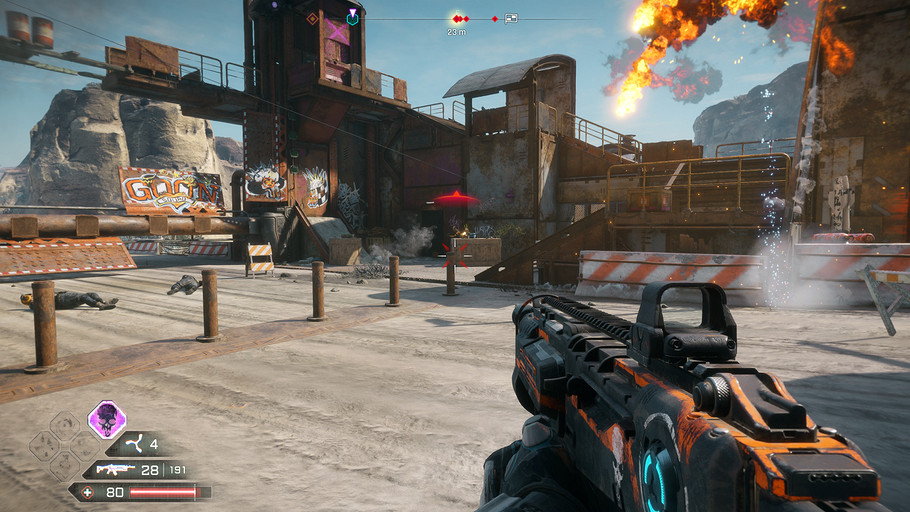Click the speech bubble marker on compass
Screen dimensions: 910x512
(511, 18)
